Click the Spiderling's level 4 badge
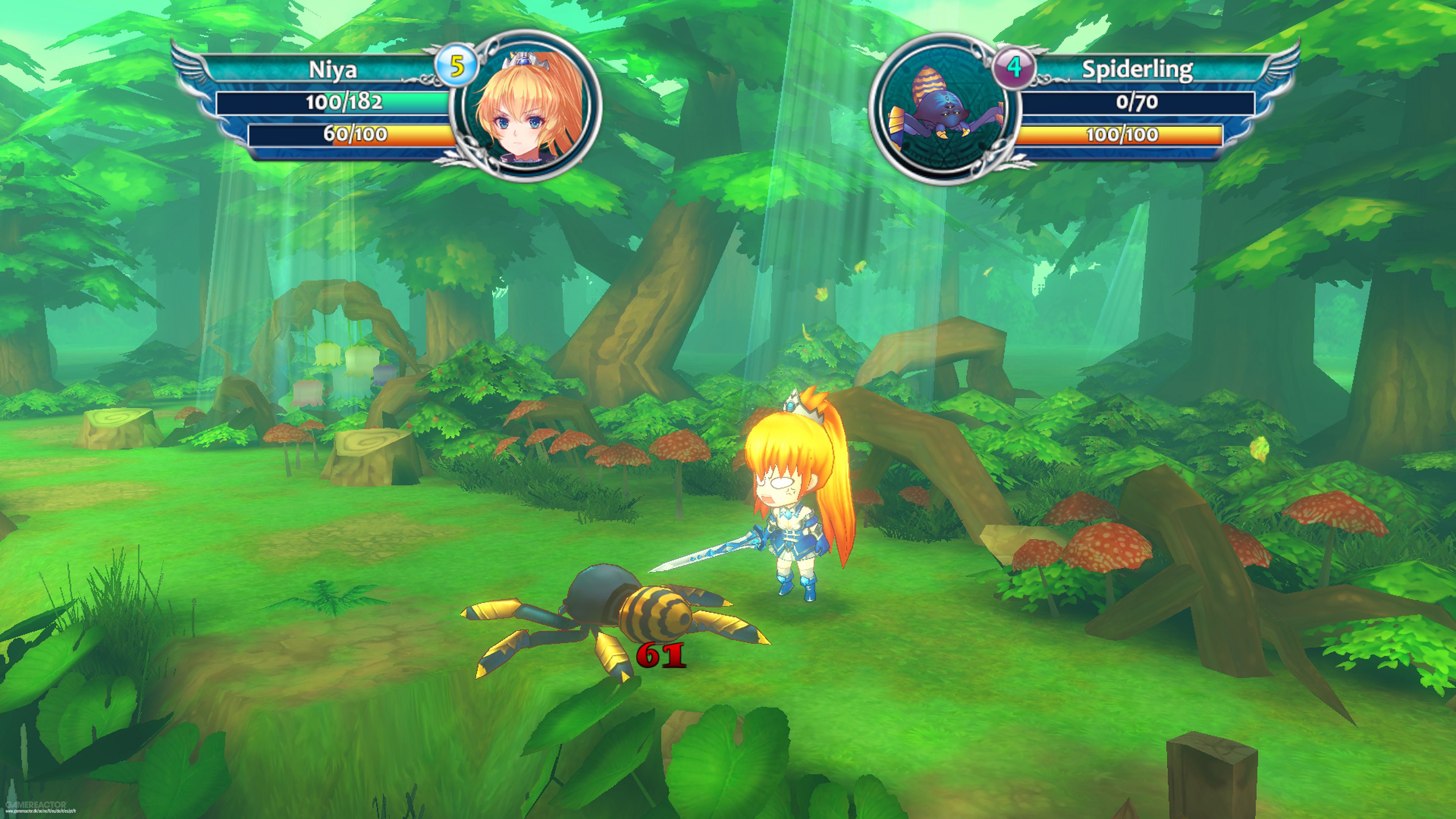This screenshot has height=819, width=1456. (x=1016, y=68)
